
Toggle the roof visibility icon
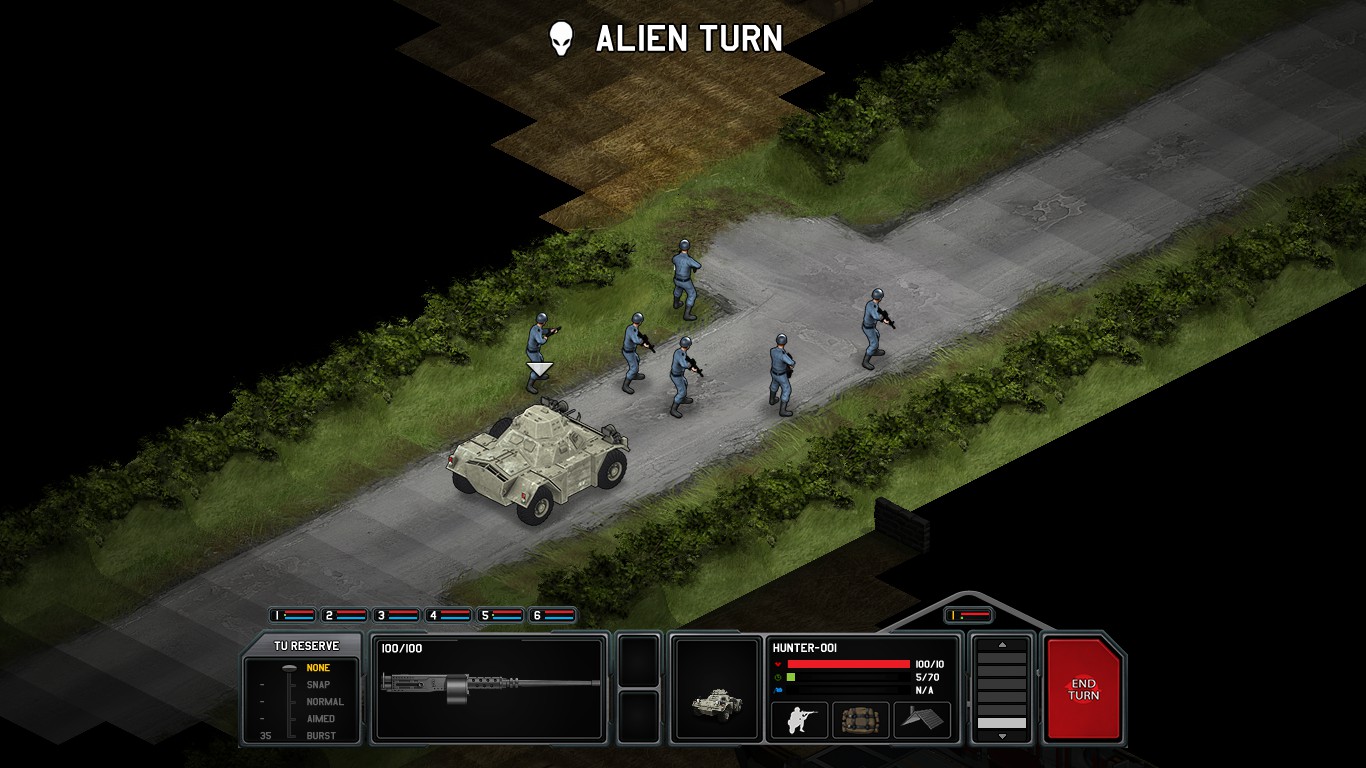[921, 720]
